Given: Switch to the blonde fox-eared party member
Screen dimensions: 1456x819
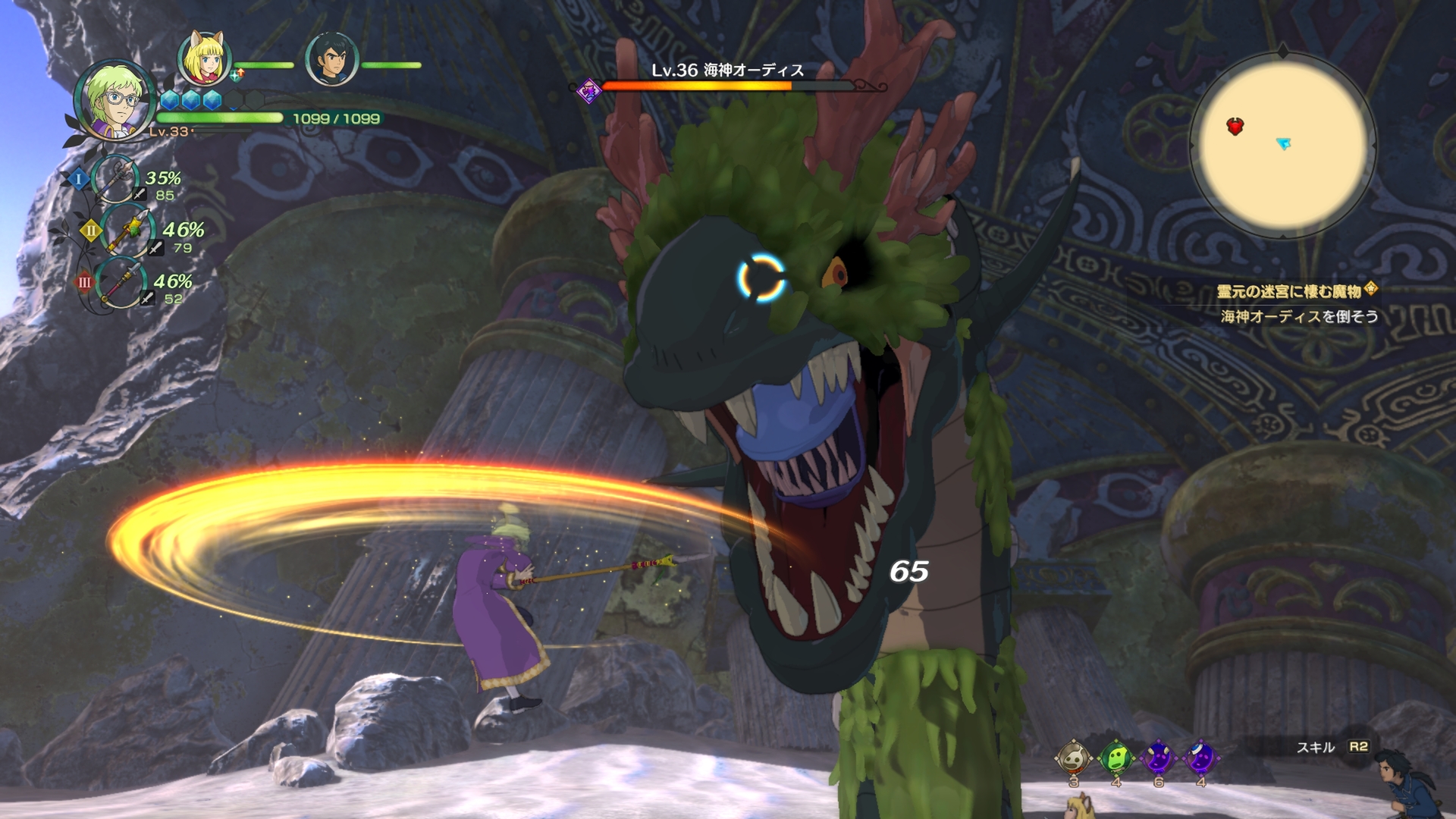Looking at the screenshot, I should 203,58.
